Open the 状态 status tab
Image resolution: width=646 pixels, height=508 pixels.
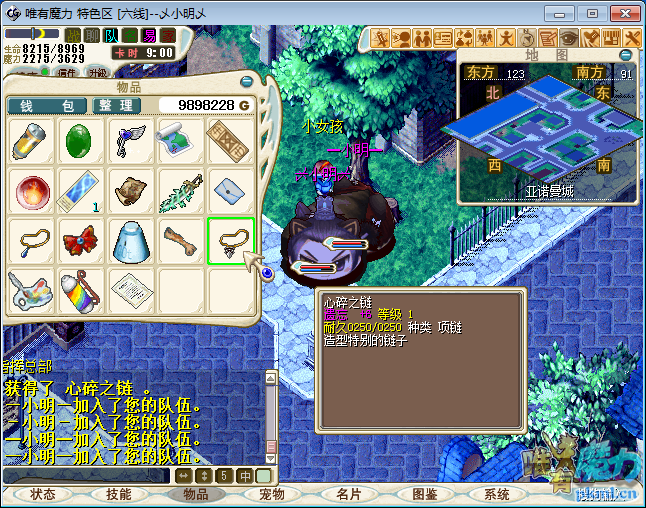[x=43, y=494]
